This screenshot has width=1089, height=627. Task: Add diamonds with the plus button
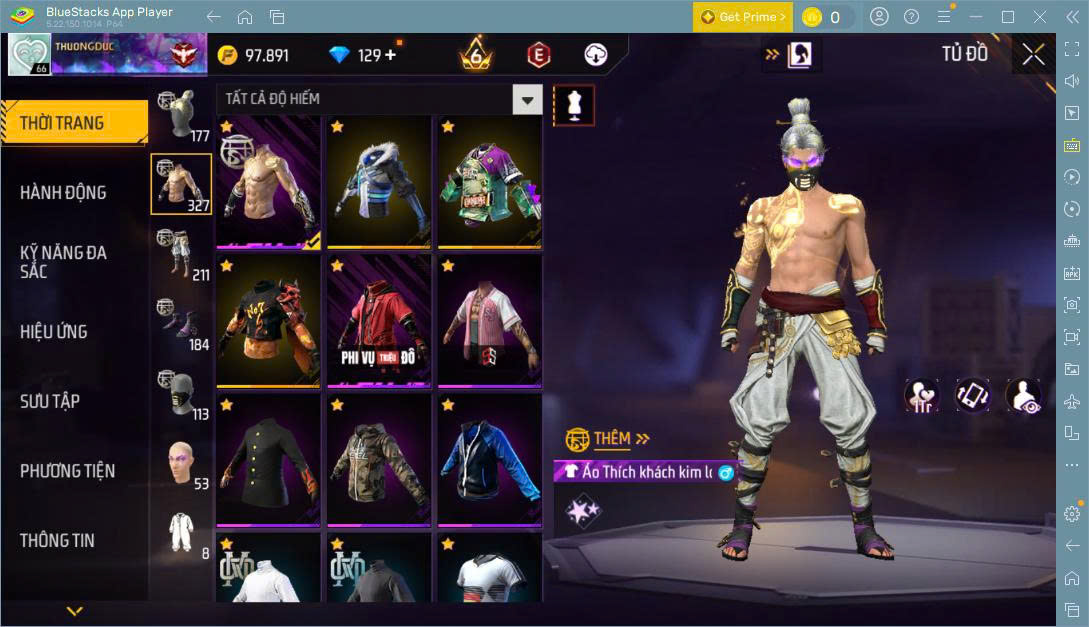click(x=390, y=55)
